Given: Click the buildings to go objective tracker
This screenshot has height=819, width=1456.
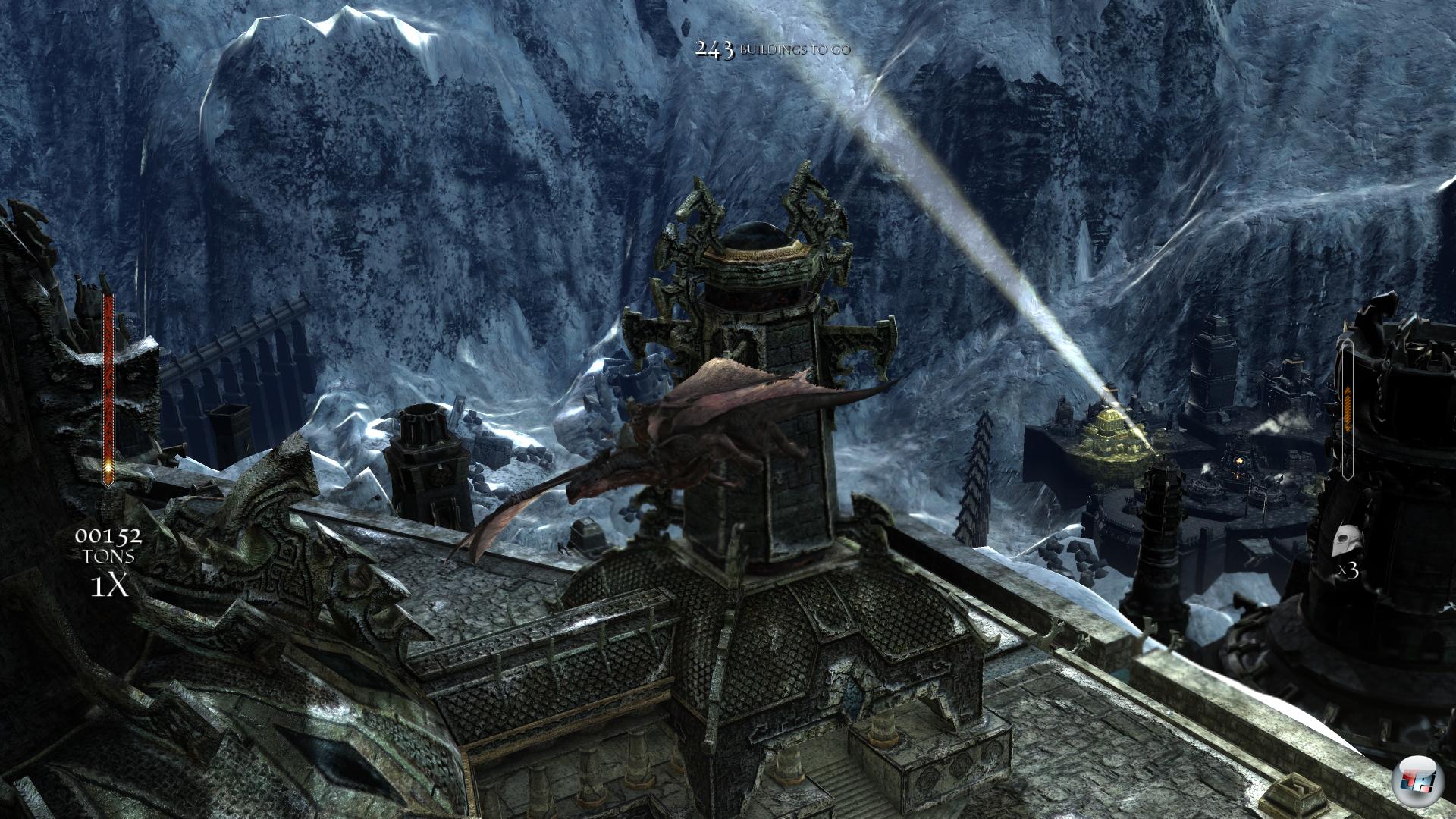Looking at the screenshot, I should pyautogui.click(x=772, y=50).
